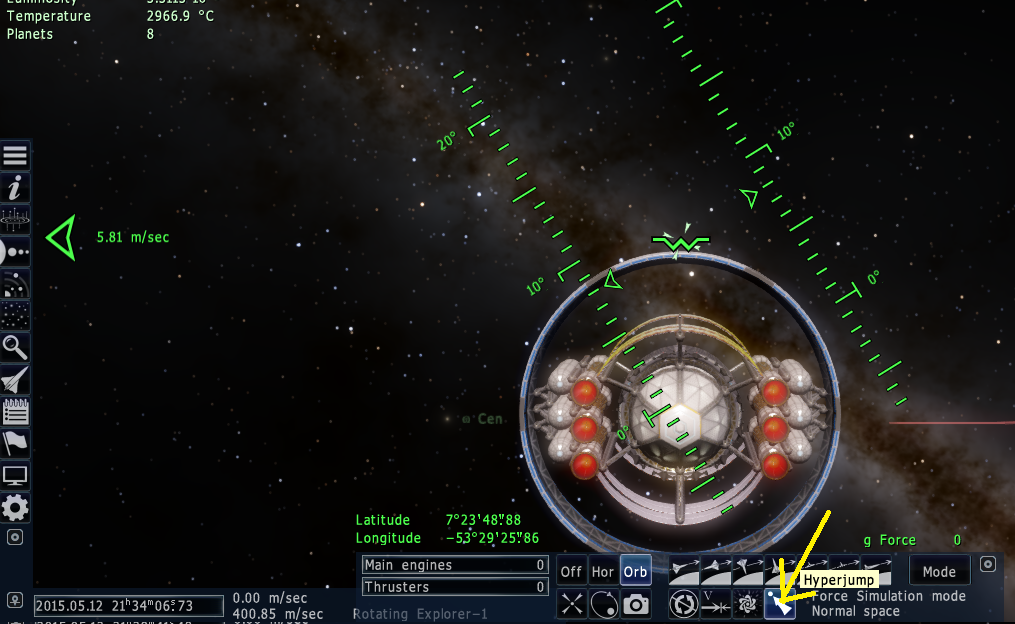Open the solar system chart icon

16,252
